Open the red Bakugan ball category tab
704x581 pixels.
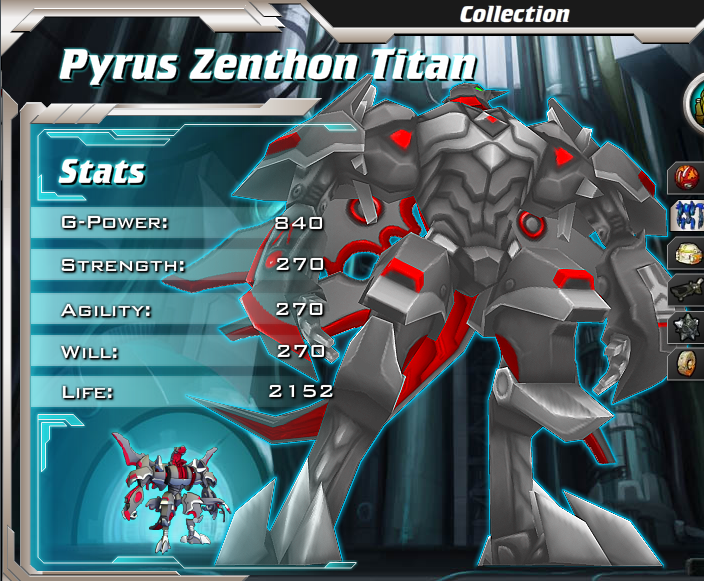(689, 179)
